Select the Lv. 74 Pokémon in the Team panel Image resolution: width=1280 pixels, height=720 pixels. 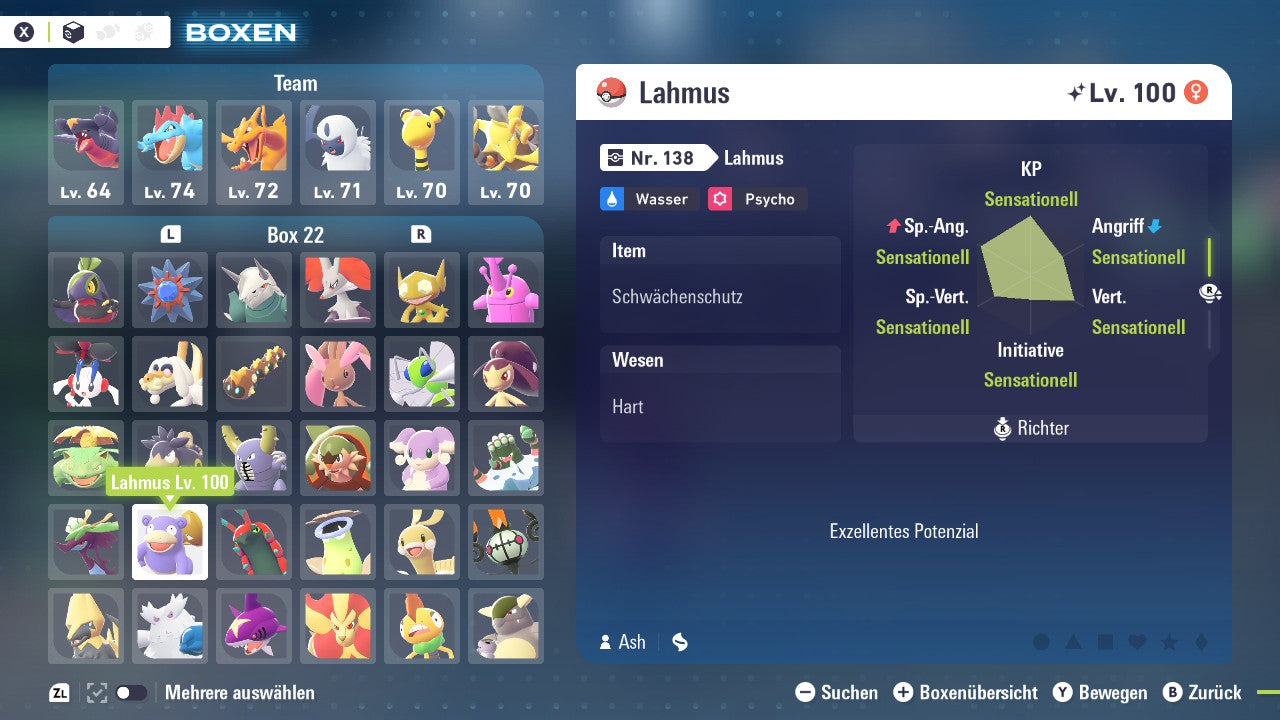tap(170, 150)
